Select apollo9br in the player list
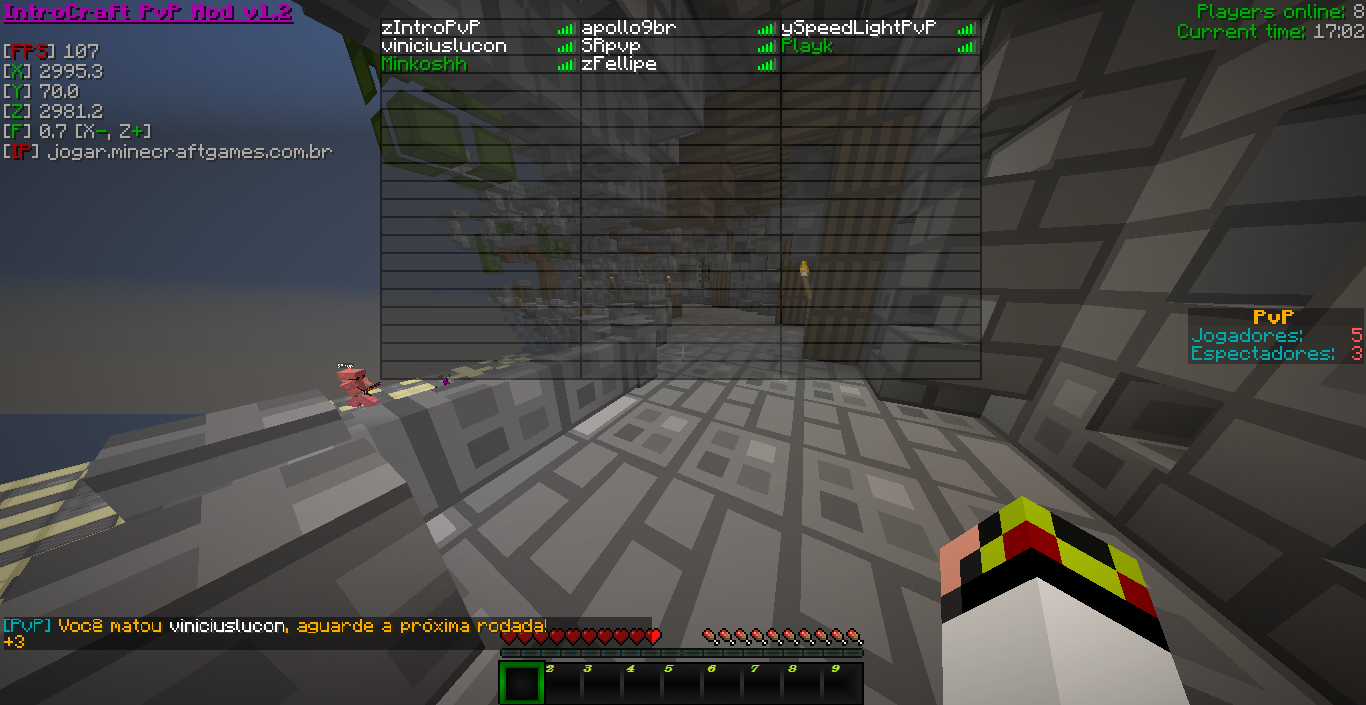 (629, 28)
